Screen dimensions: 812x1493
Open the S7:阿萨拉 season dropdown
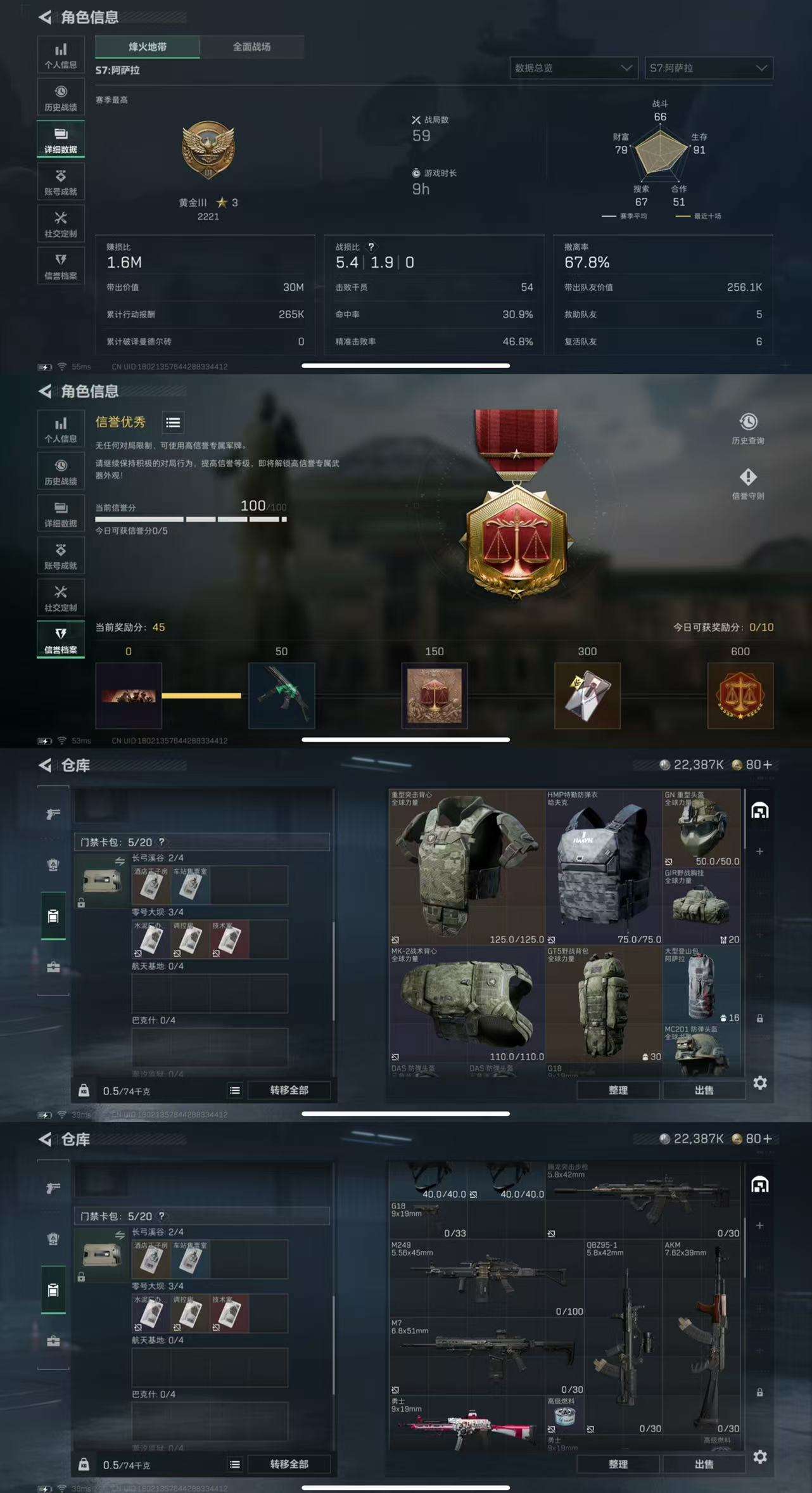tap(708, 68)
